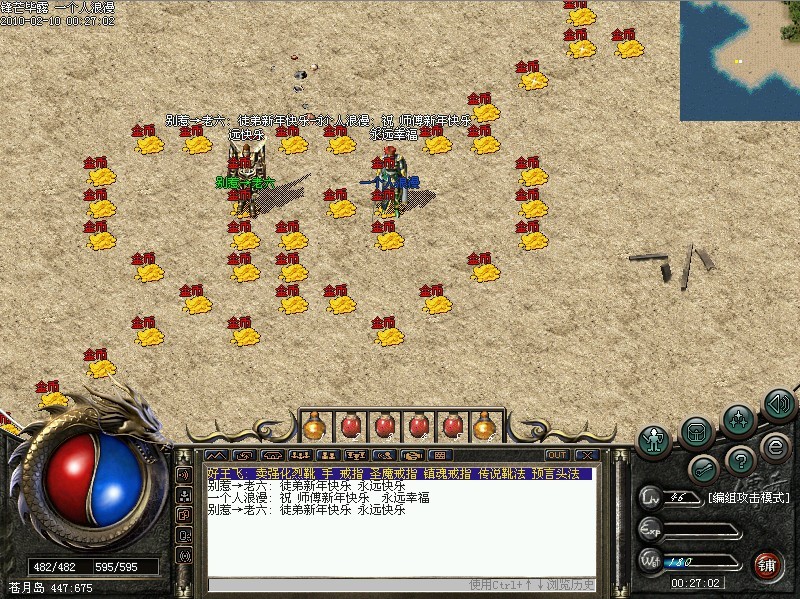
Task: Toggle the sound speaker icon
Action: click(x=778, y=403)
